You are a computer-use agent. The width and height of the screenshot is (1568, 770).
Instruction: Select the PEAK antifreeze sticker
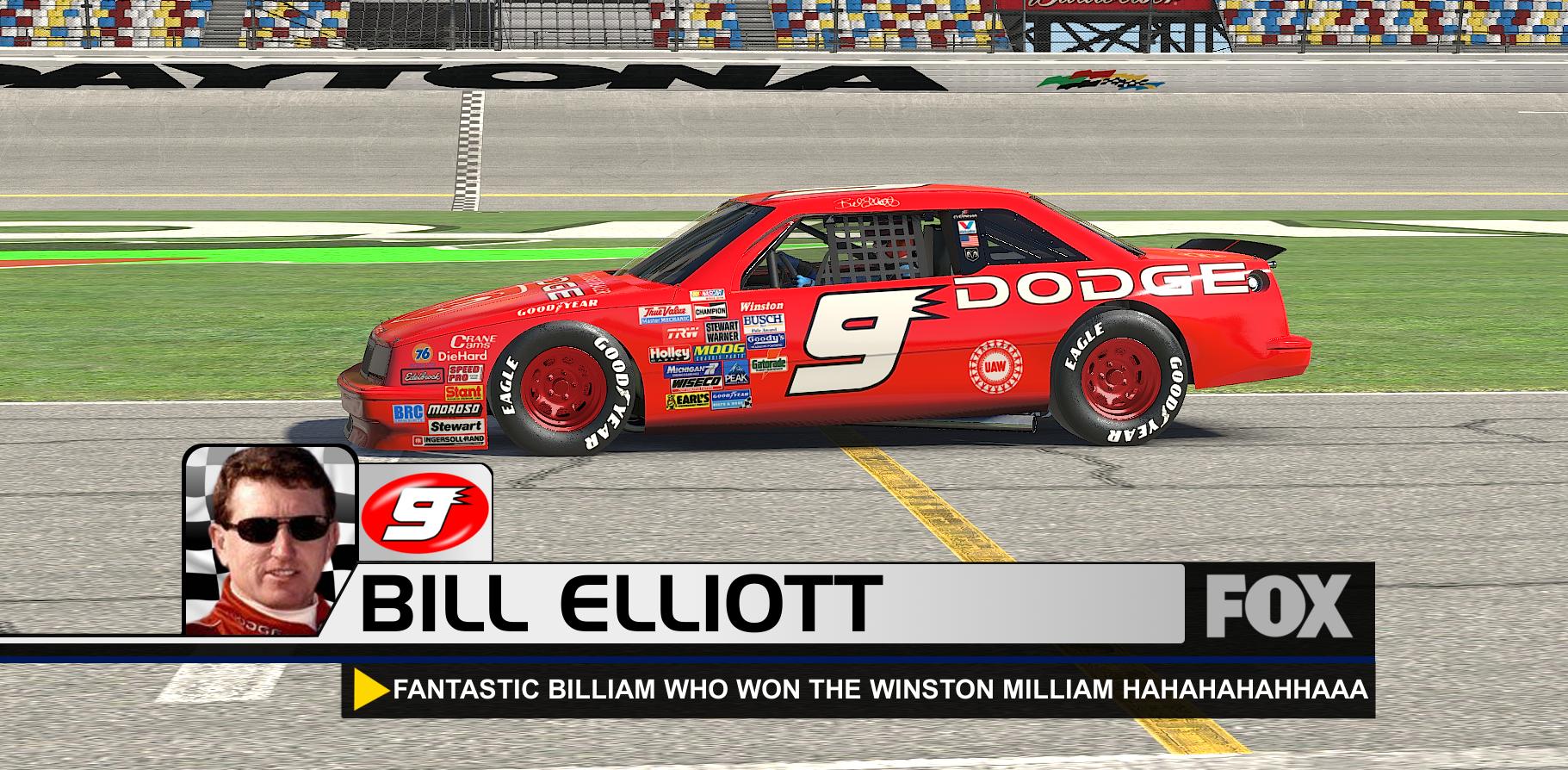coord(735,376)
